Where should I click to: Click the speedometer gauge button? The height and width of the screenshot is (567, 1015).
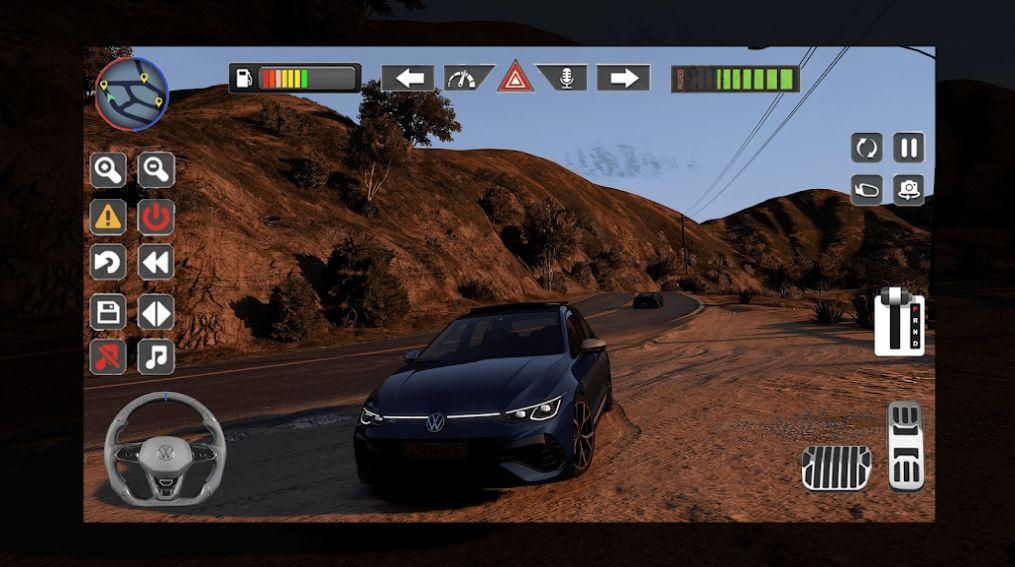tap(464, 78)
